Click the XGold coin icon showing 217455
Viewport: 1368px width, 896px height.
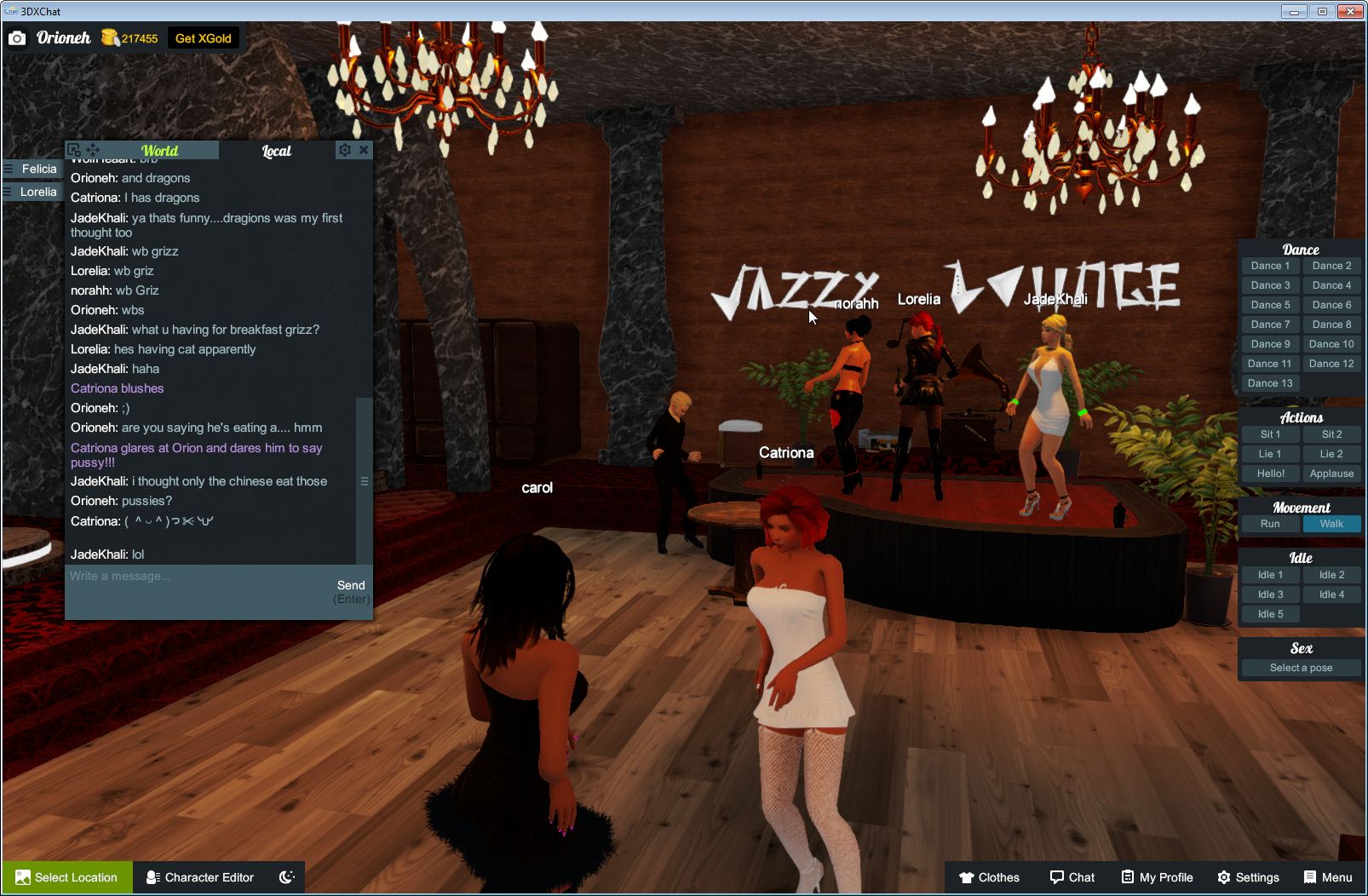(x=108, y=37)
